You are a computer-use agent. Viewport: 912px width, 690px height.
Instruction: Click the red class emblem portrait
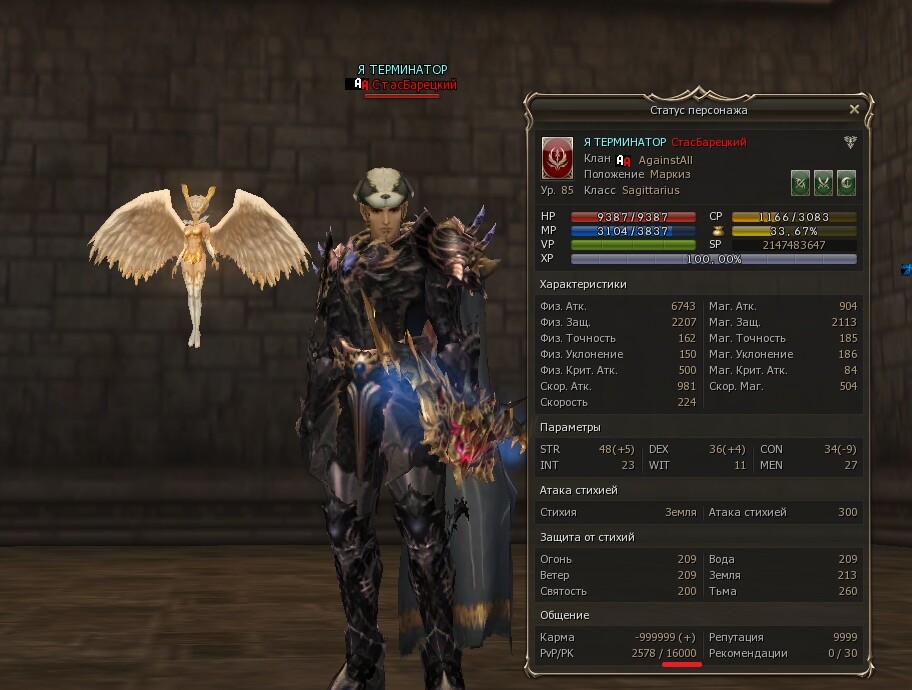click(x=557, y=157)
